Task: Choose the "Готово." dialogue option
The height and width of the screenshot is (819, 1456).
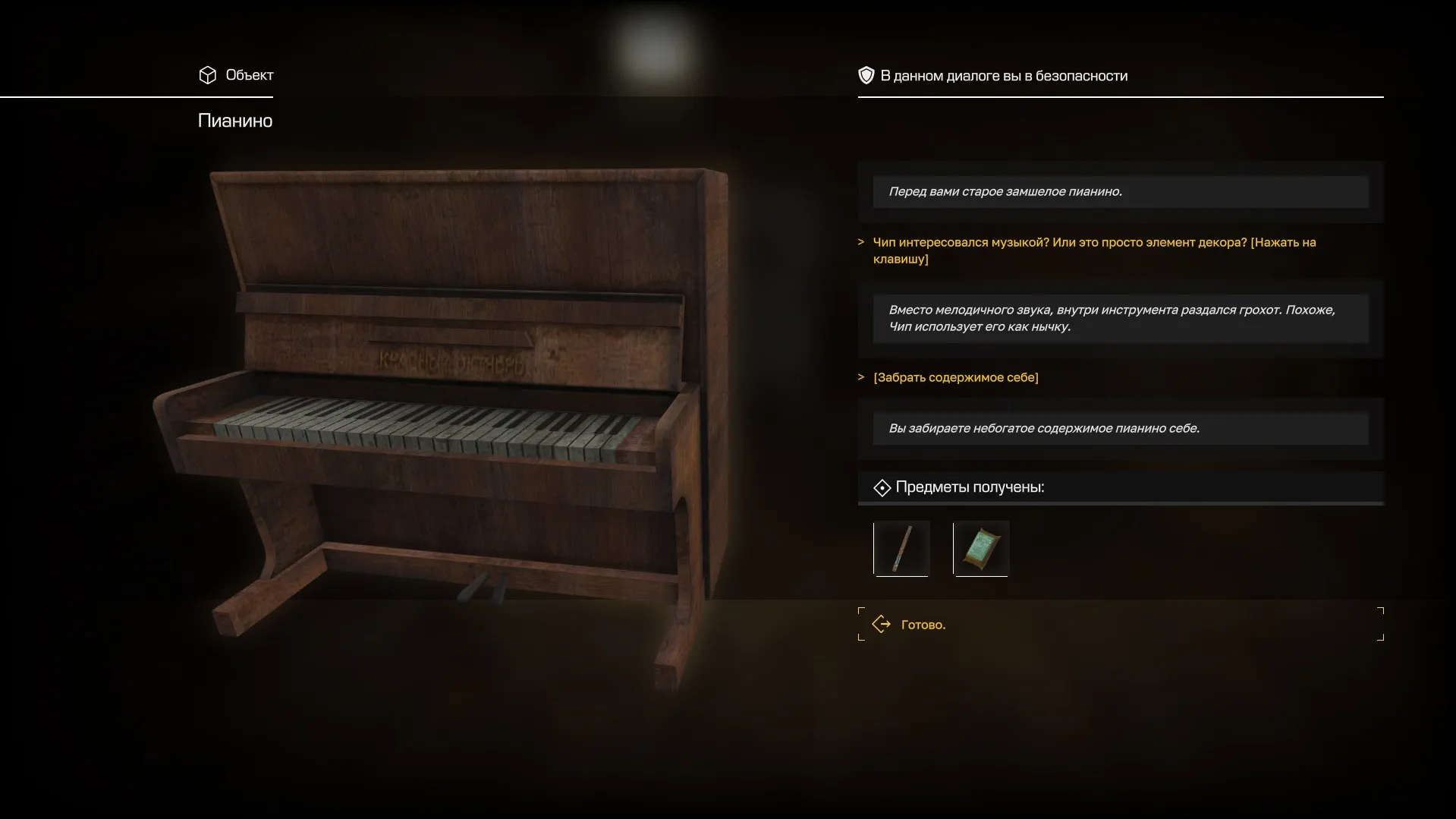Action: tap(923, 625)
